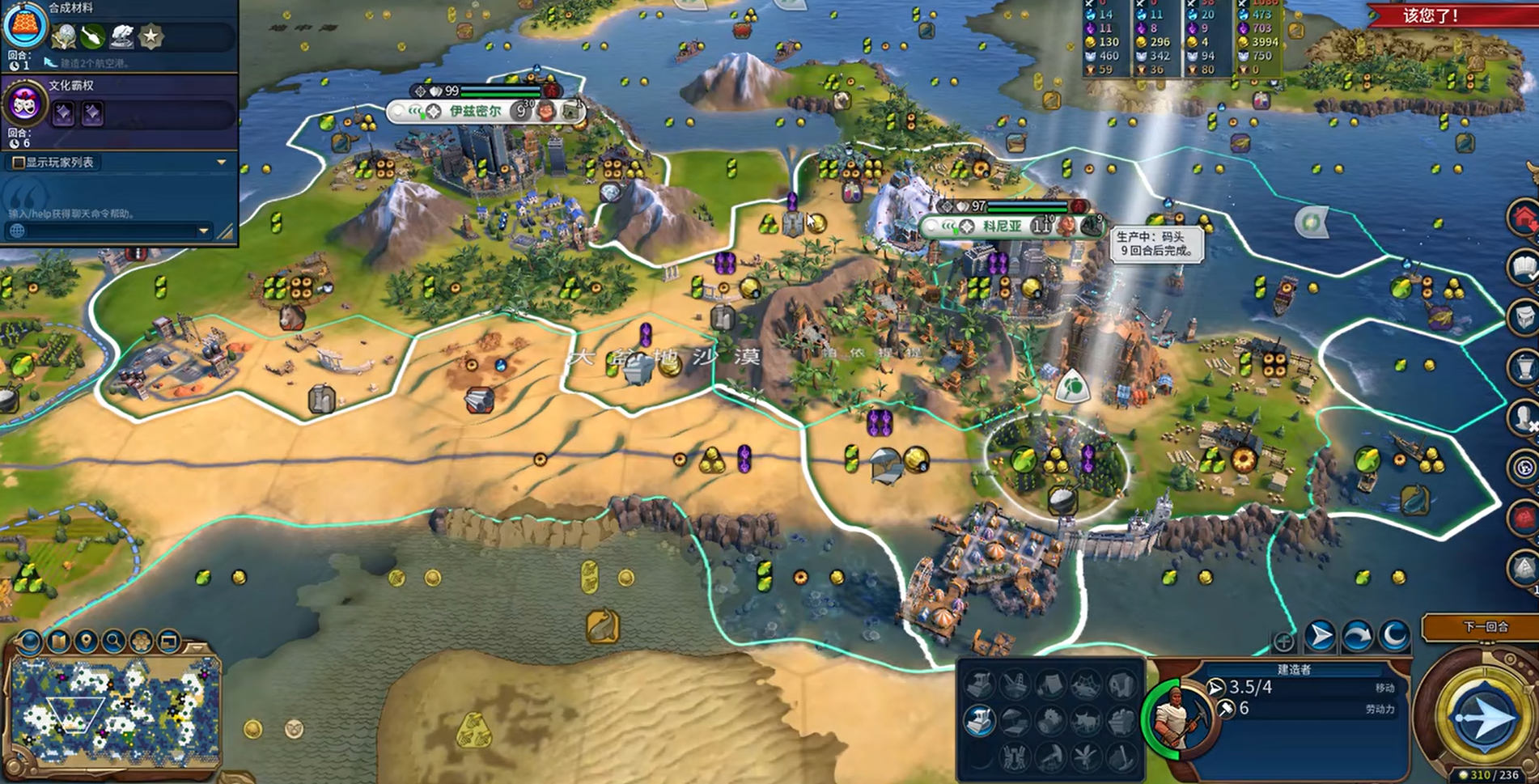Open the 文化霸权 civic tracker
This screenshot has width=1539, height=784.
(24, 105)
